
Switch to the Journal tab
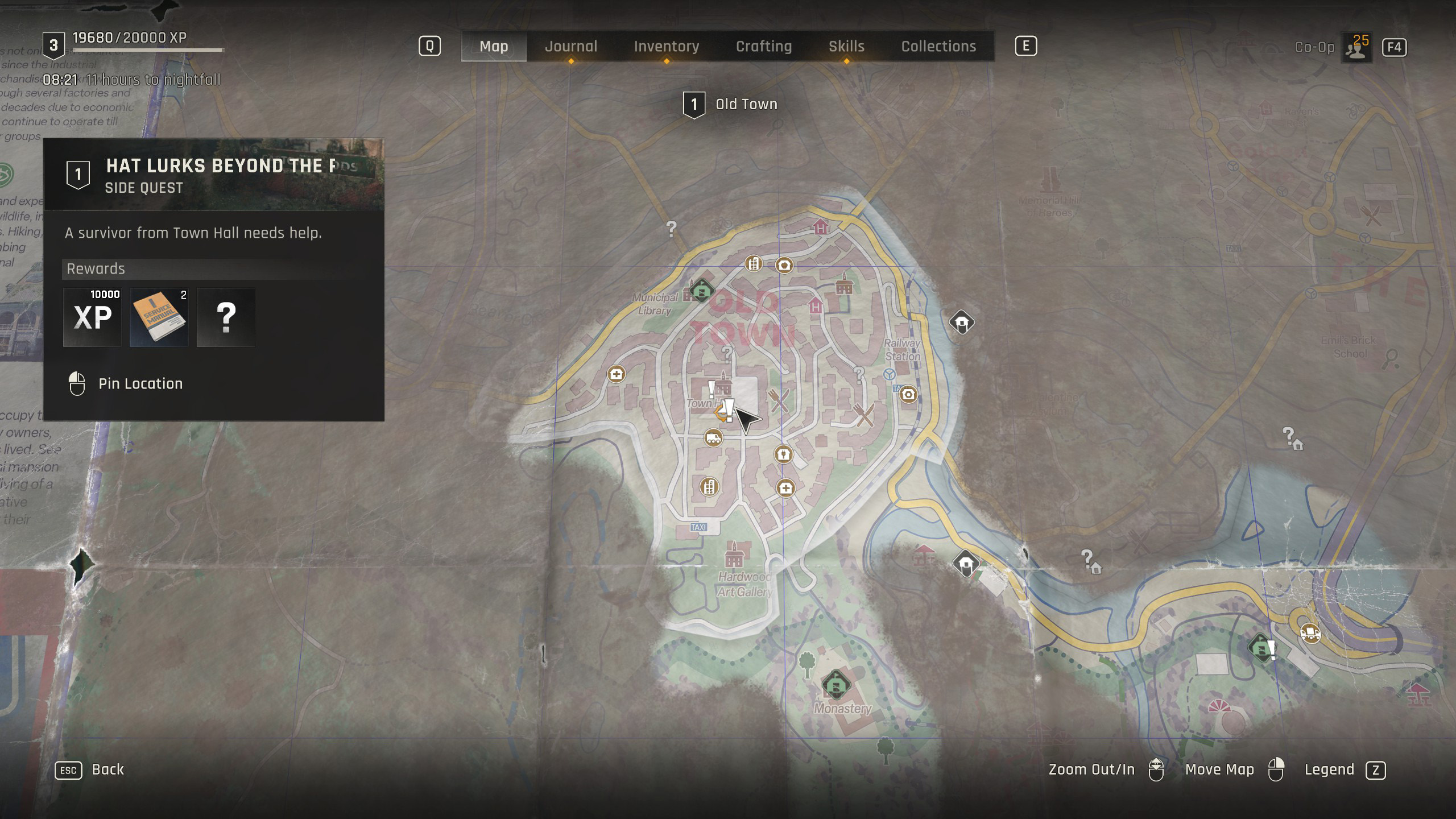tap(571, 47)
